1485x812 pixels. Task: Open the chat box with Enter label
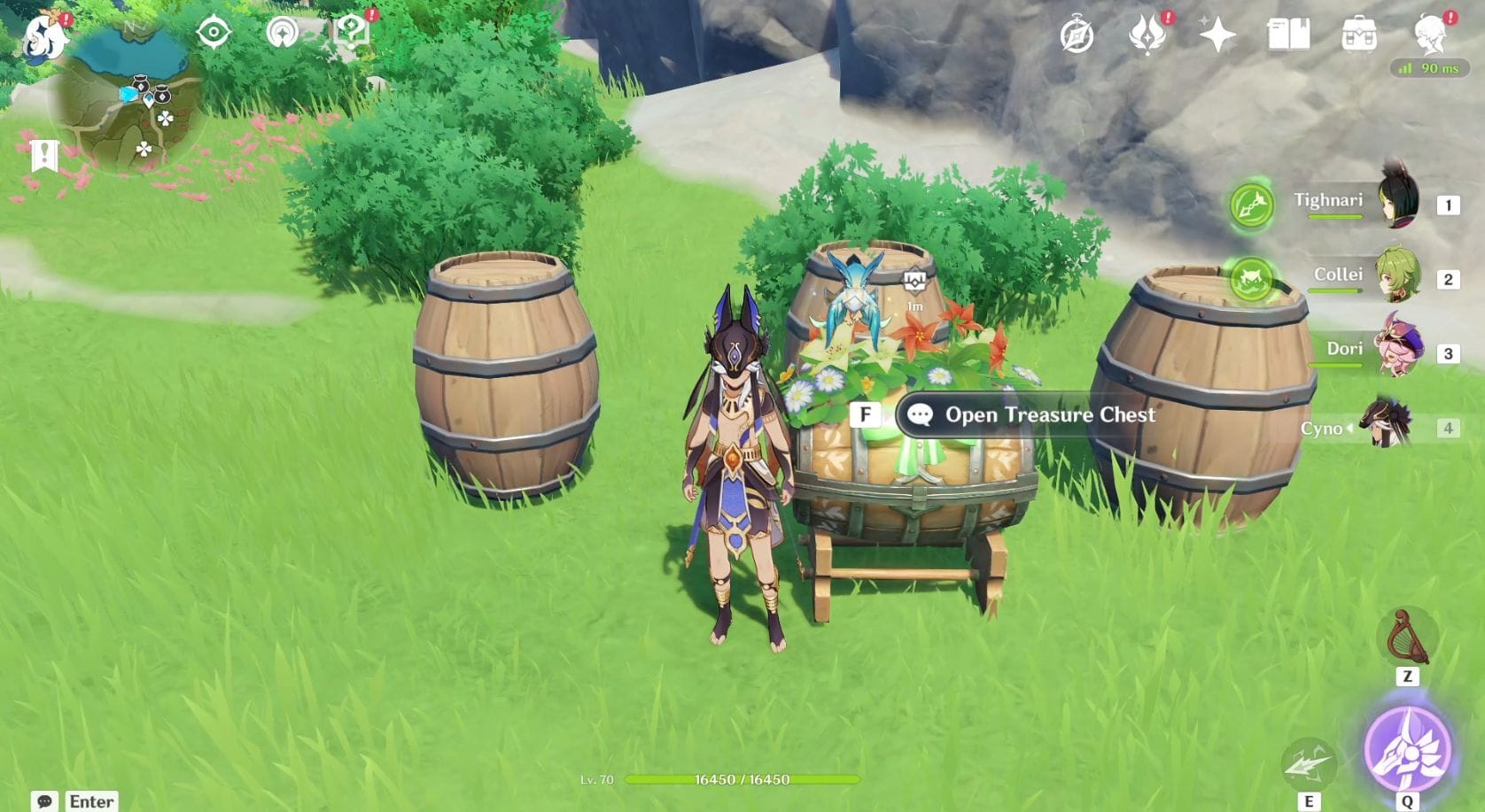click(x=74, y=800)
